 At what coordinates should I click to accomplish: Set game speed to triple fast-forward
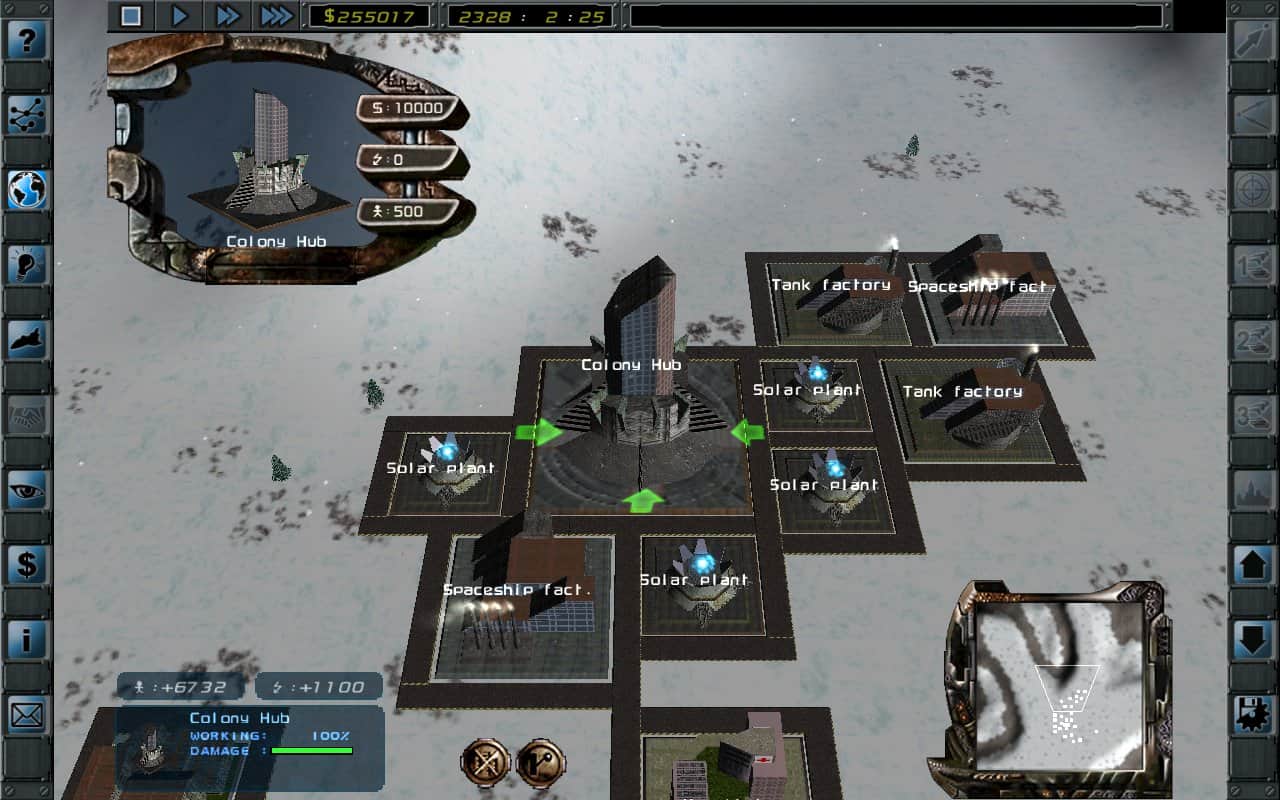pos(276,16)
